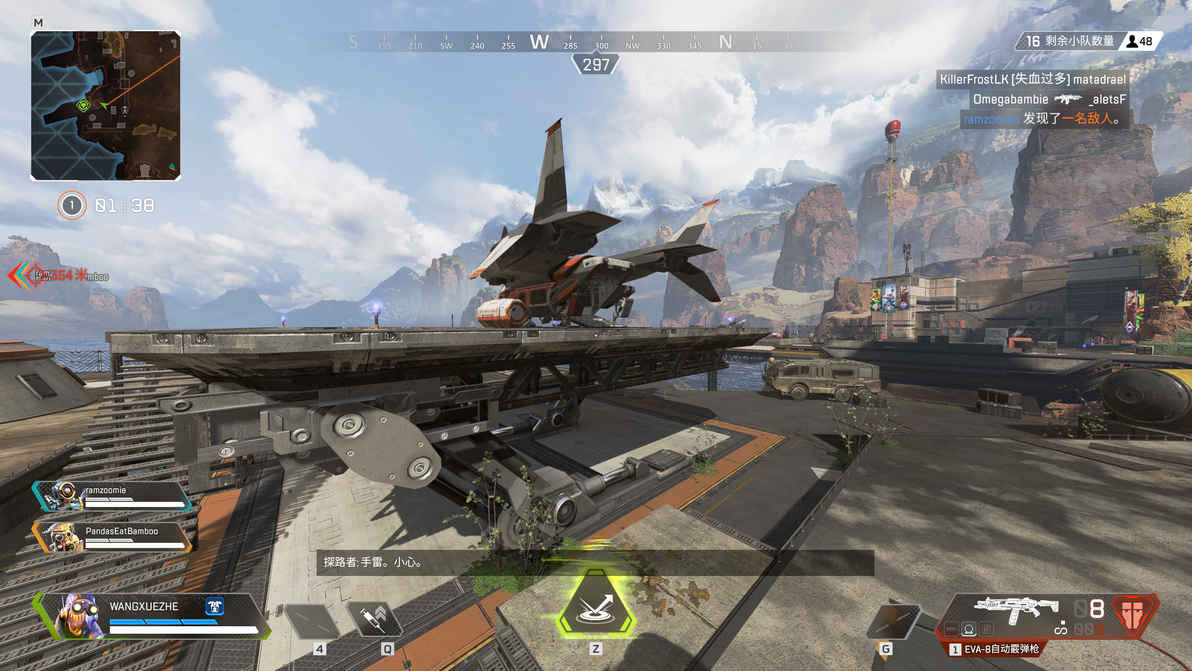Click the red ping distance marker
Screen dimensions: 1192x671
(x=57, y=275)
